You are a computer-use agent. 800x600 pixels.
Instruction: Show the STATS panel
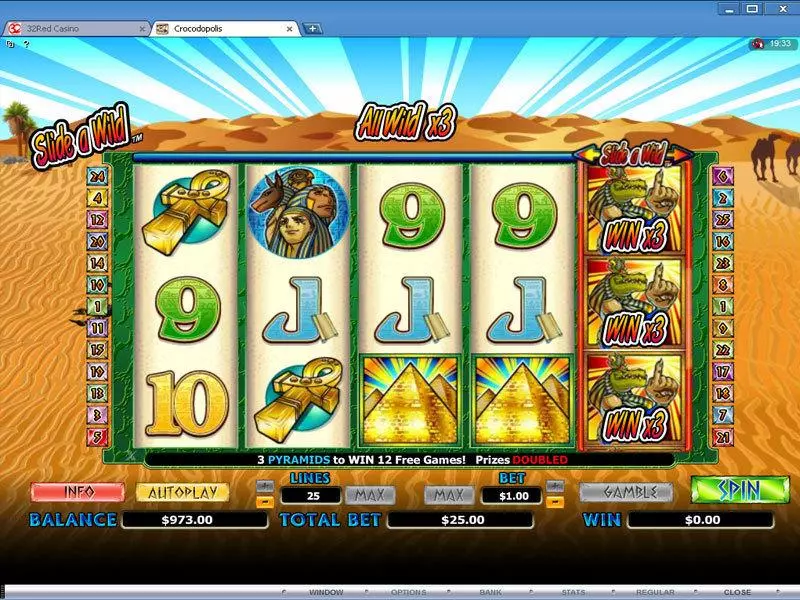pos(574,592)
